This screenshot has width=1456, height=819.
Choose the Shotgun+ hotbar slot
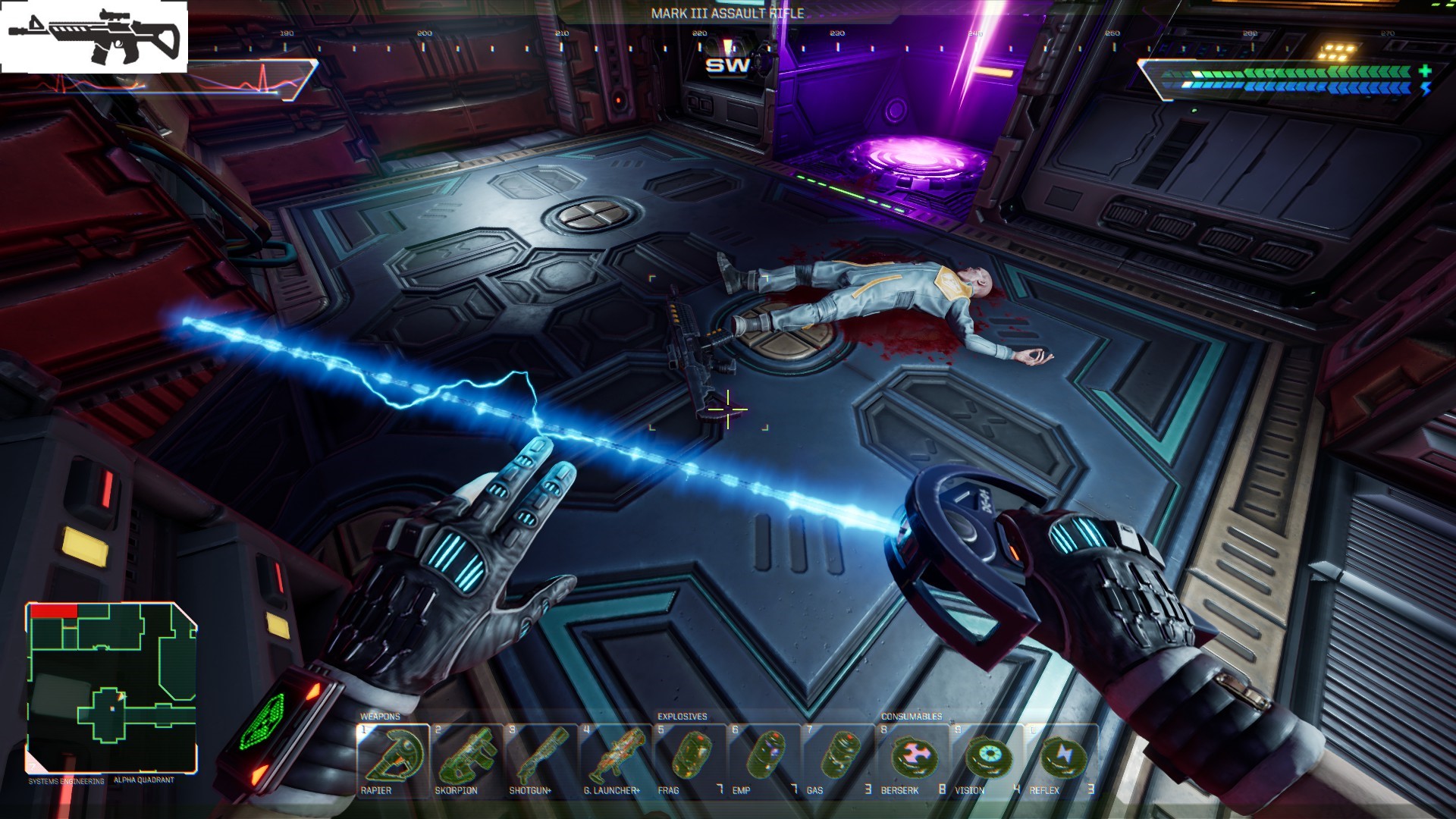point(540,760)
